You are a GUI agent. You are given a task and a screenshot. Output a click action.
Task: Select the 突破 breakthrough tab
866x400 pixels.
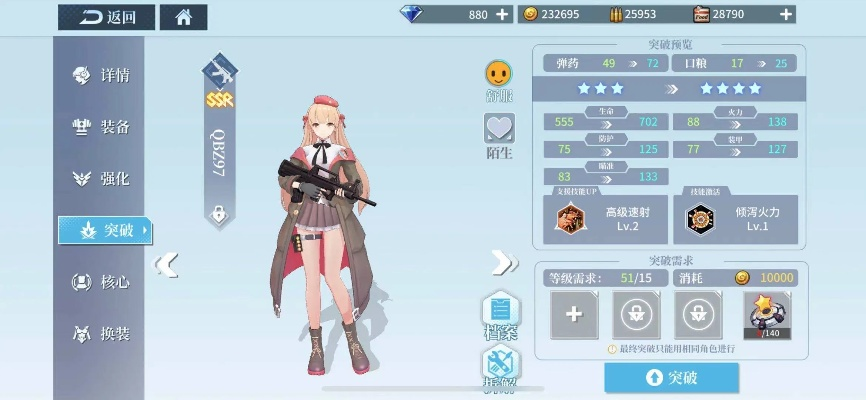click(105, 231)
